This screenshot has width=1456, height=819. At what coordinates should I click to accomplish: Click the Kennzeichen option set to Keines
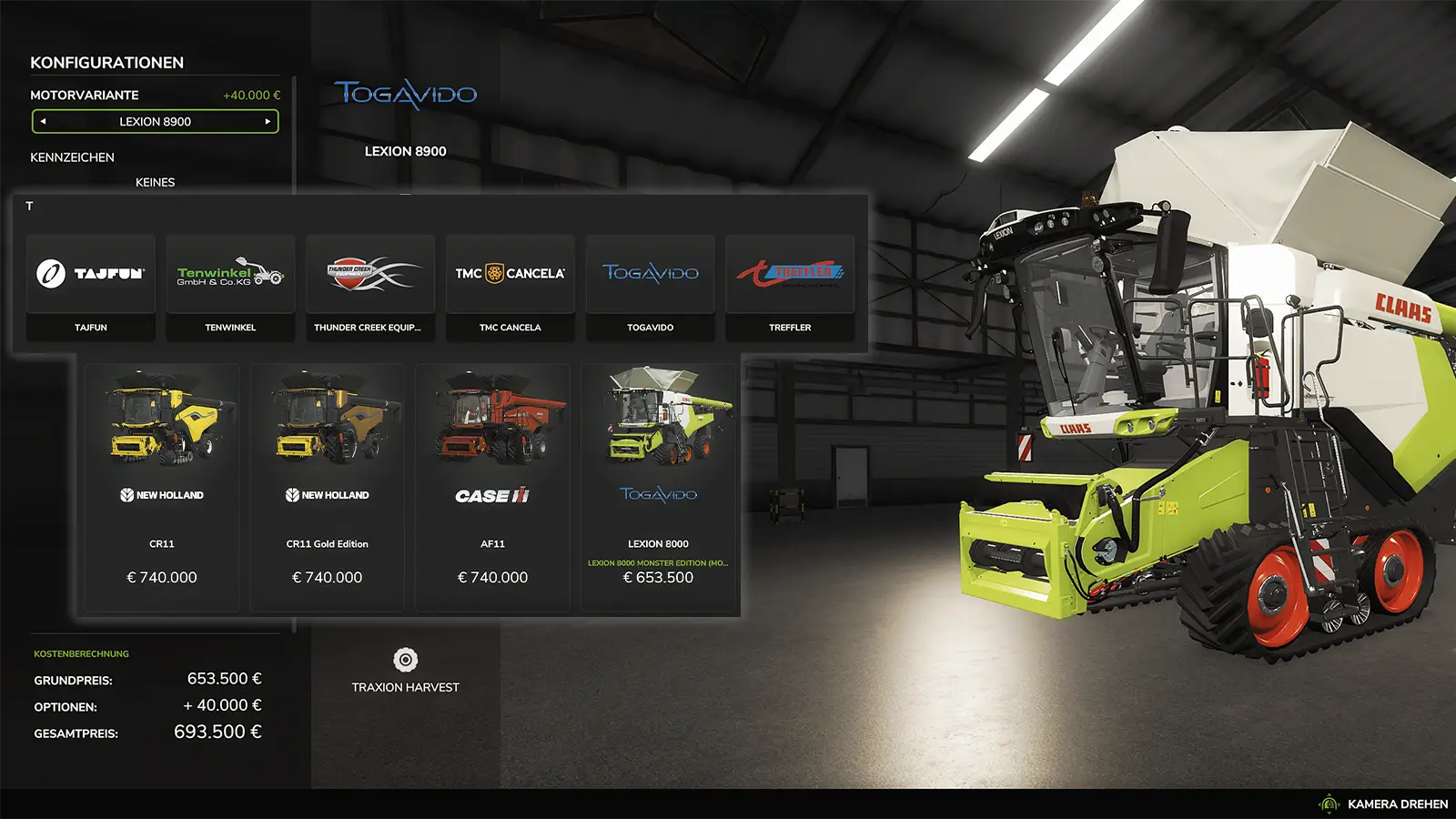coord(155,182)
